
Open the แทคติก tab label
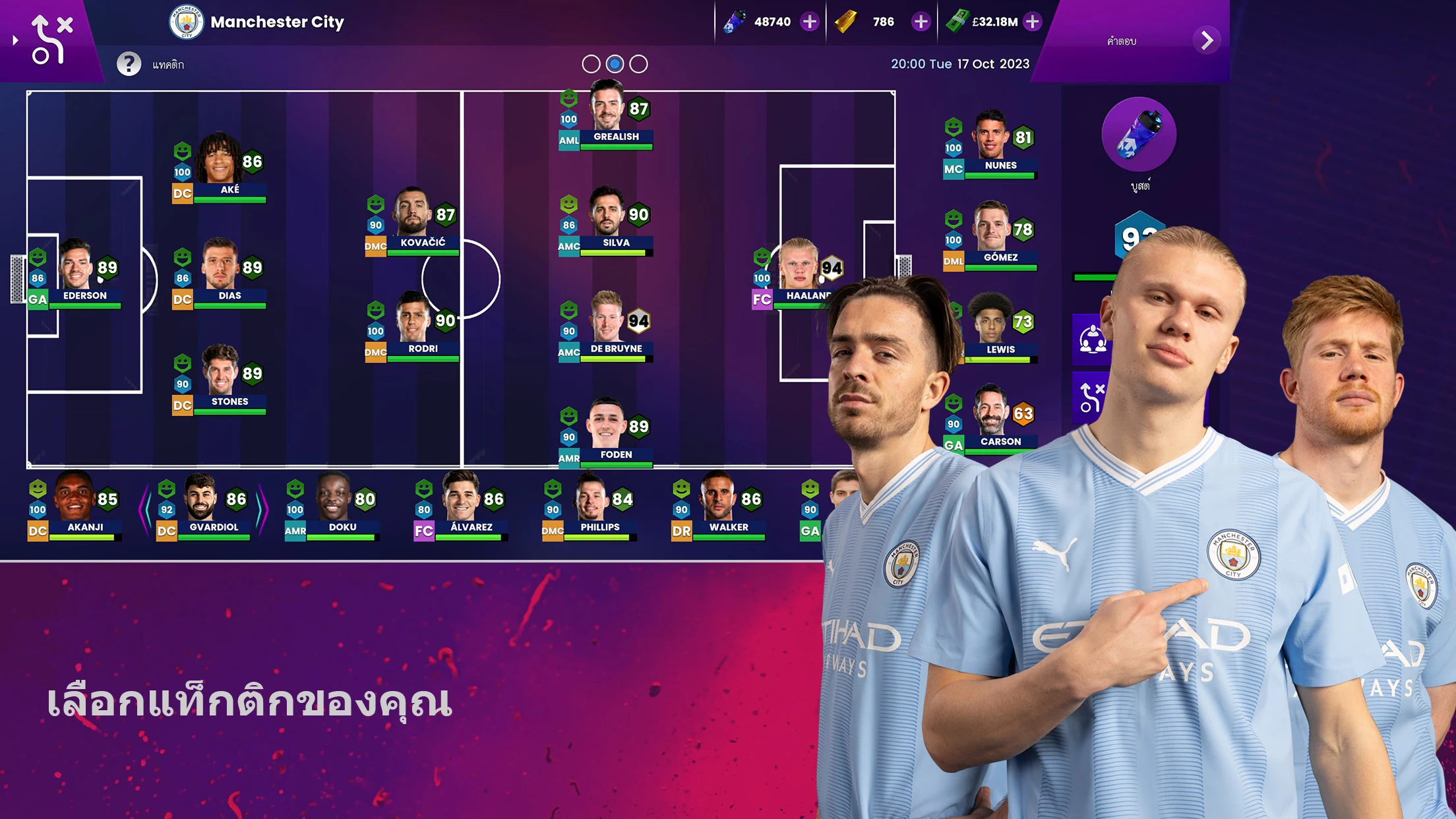tap(169, 64)
